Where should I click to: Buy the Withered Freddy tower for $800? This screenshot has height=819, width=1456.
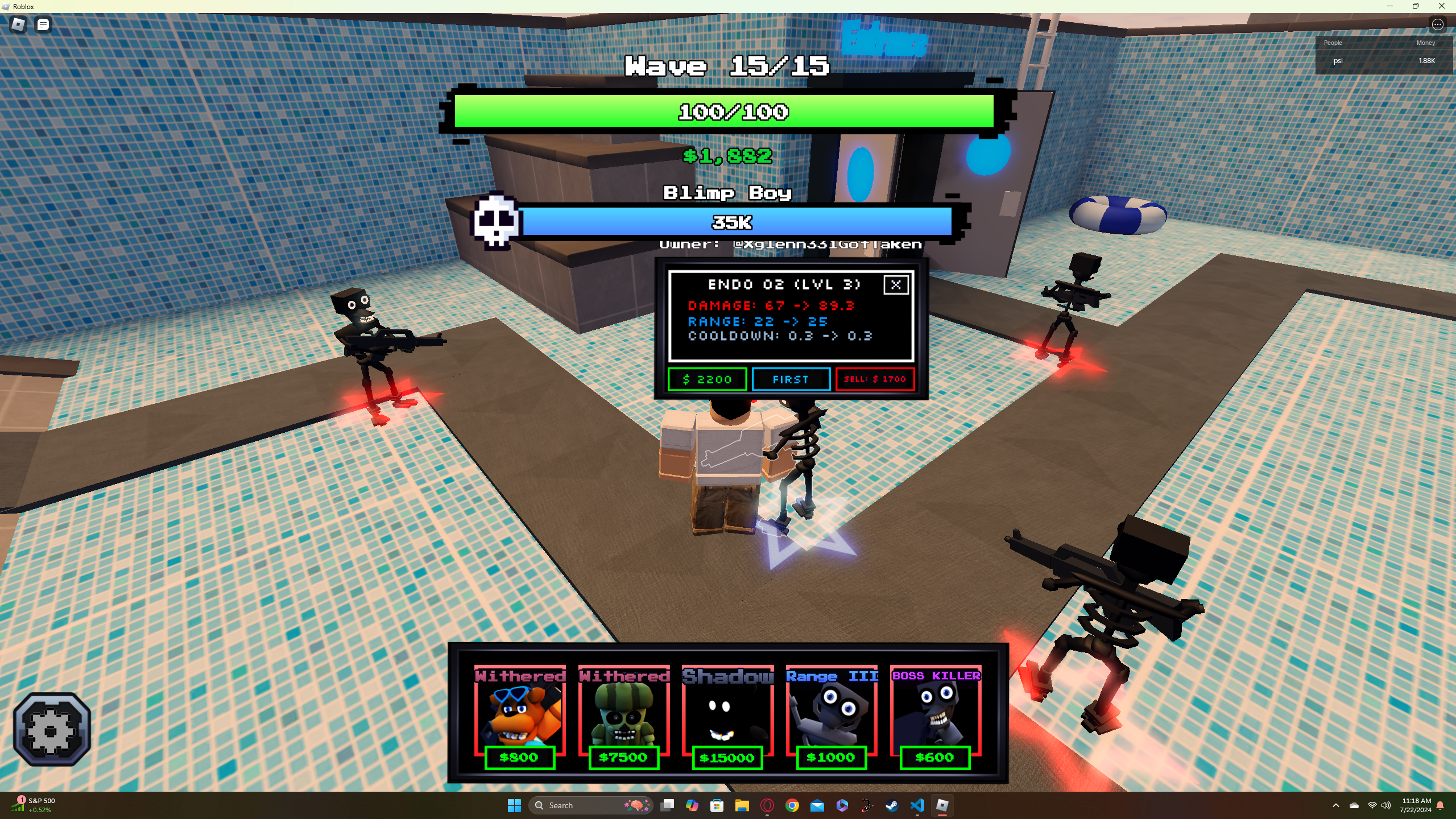(521, 717)
